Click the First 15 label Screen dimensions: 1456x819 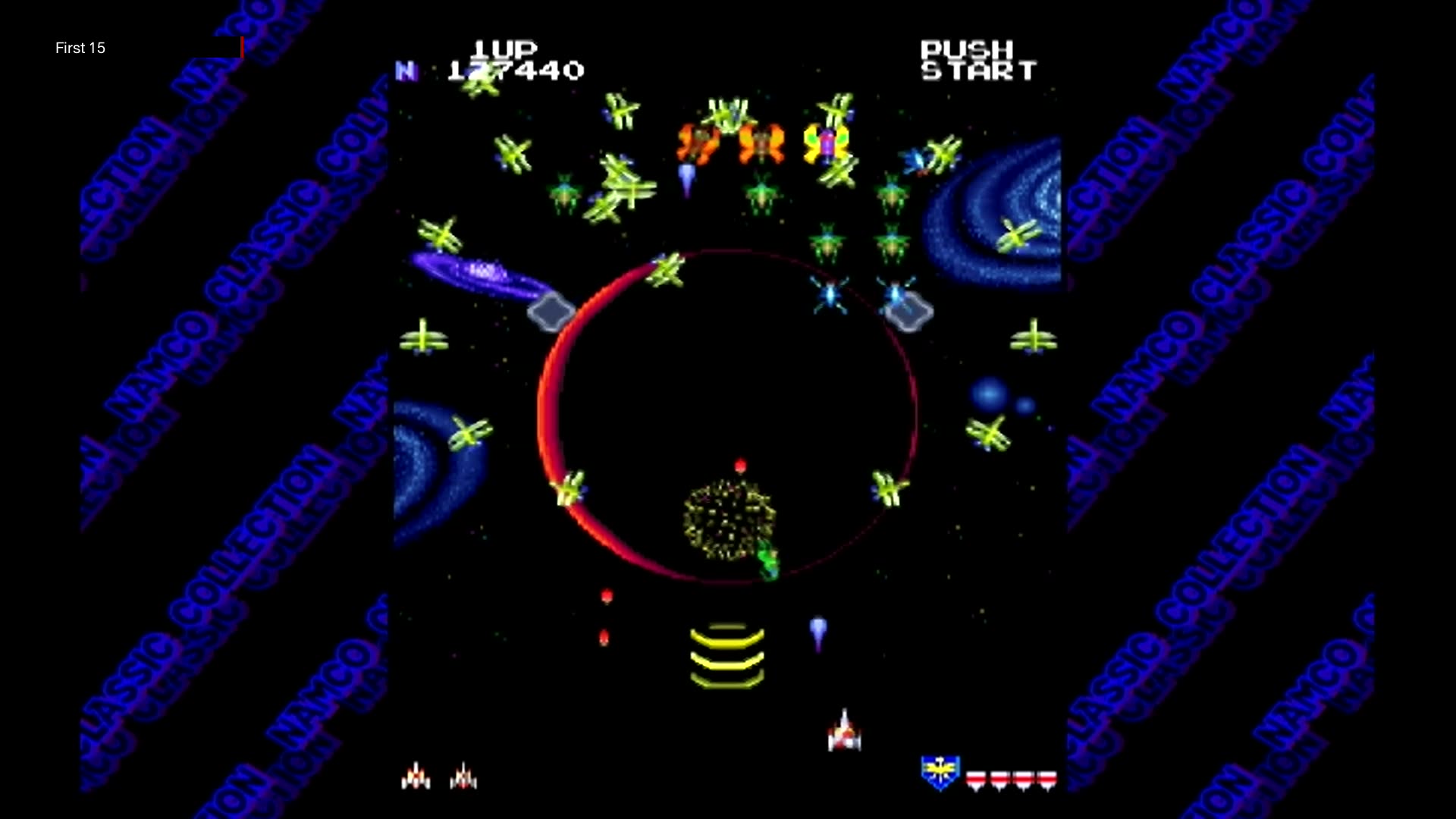(x=80, y=48)
